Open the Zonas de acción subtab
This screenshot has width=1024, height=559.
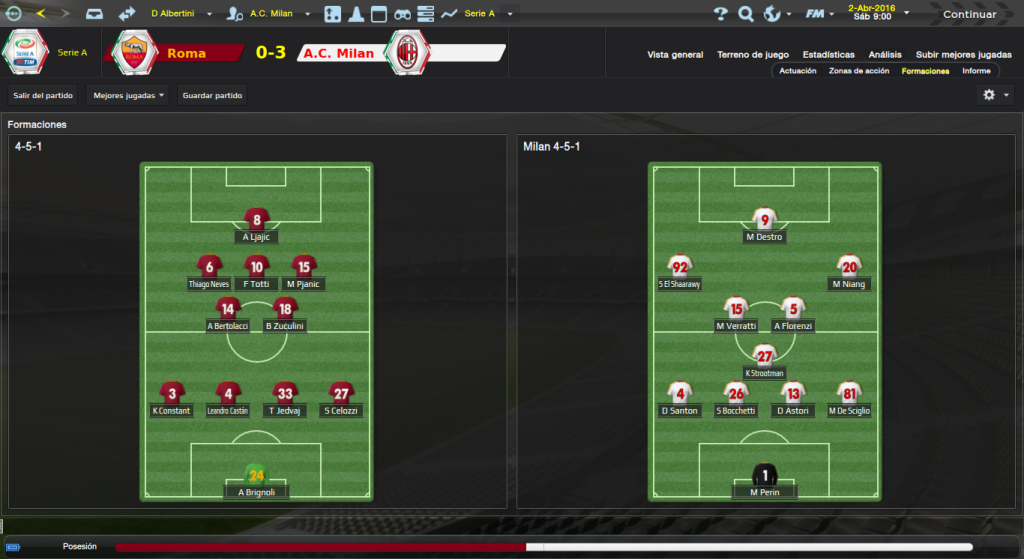(x=859, y=71)
